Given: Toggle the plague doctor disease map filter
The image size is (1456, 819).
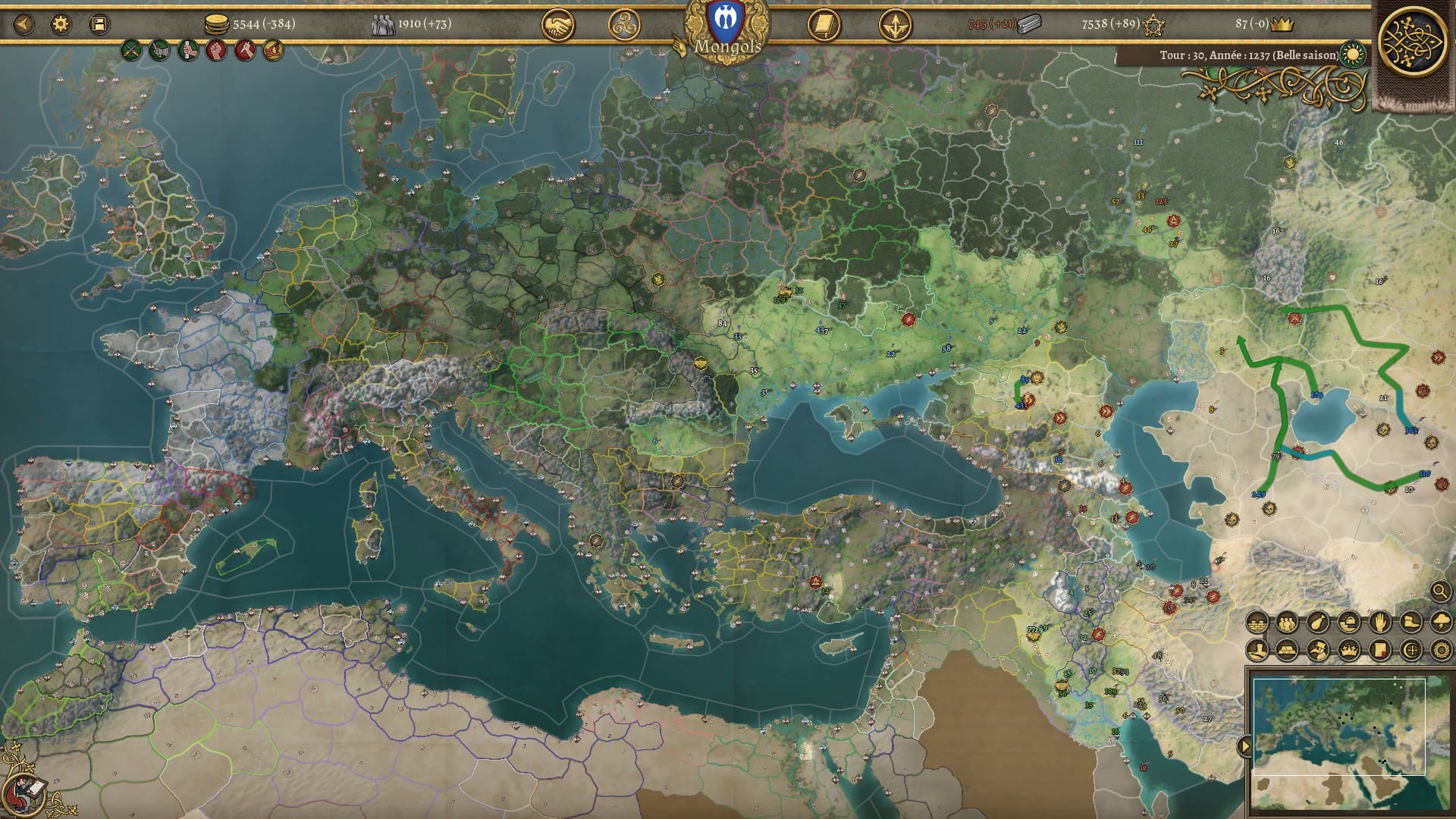Looking at the screenshot, I should tap(1319, 651).
